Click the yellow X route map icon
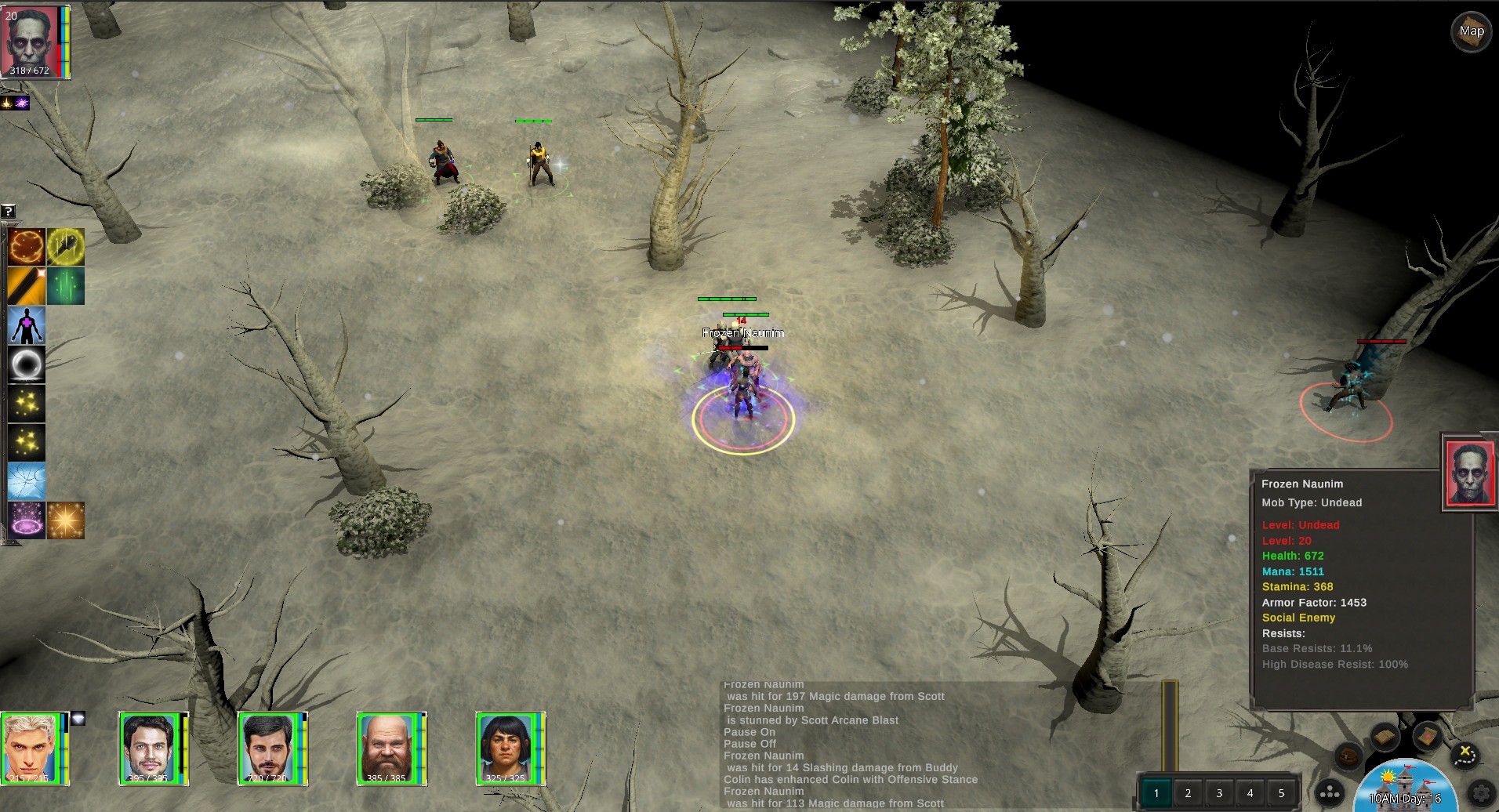This screenshot has height=812, width=1499. pyautogui.click(x=1465, y=755)
